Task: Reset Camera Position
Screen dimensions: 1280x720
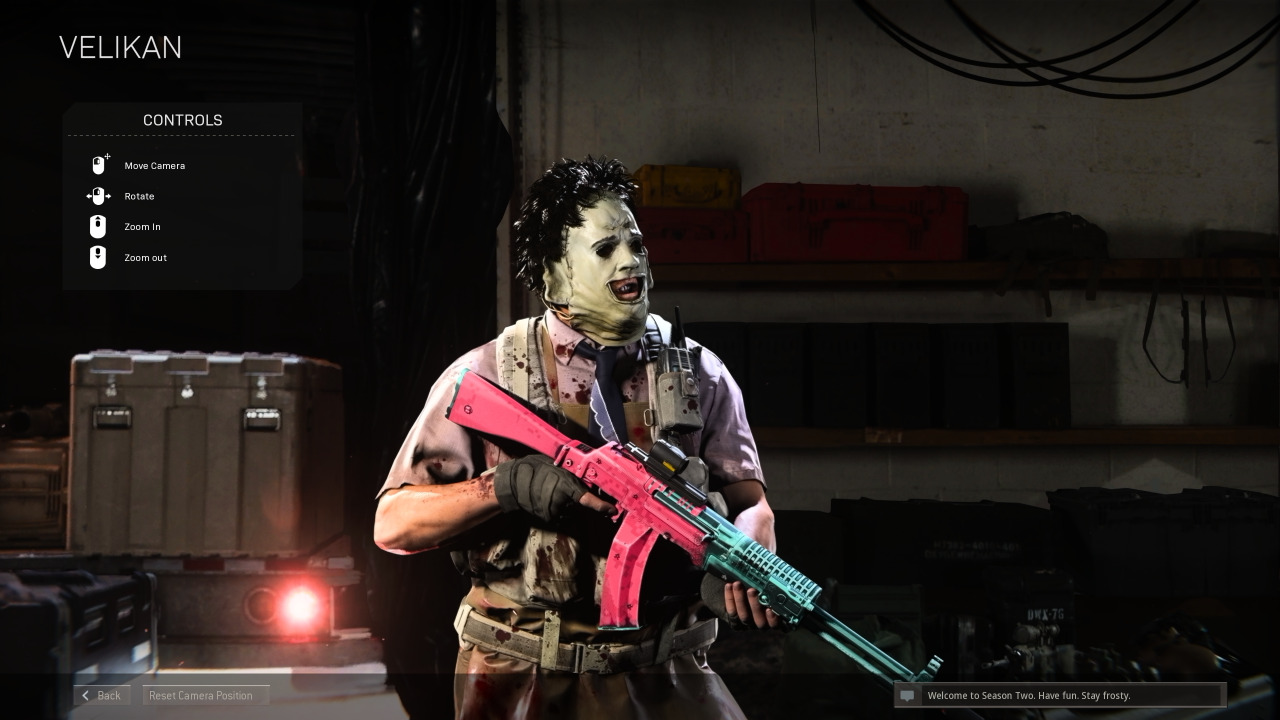Action: click(203, 695)
